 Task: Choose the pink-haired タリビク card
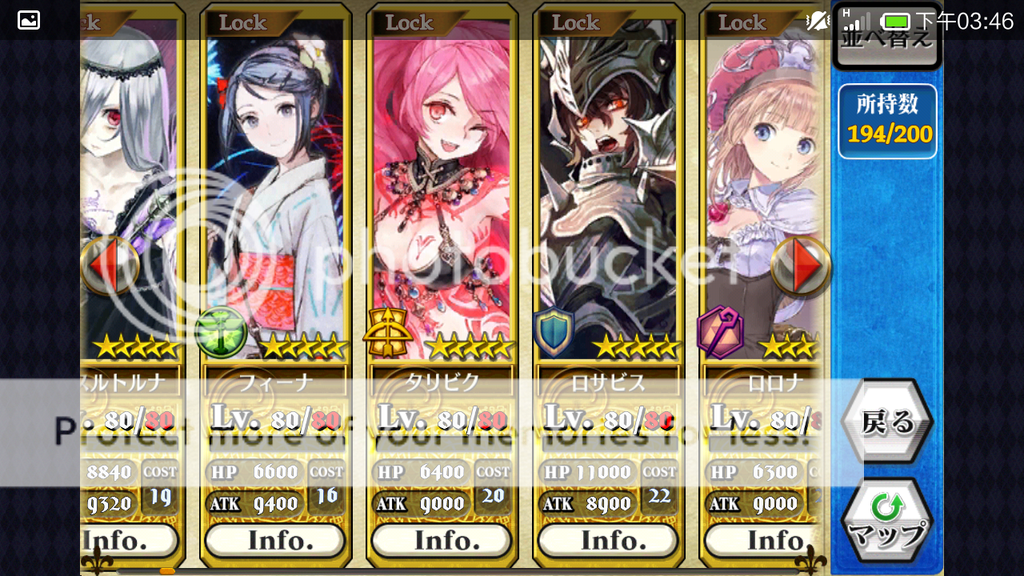[441, 190]
